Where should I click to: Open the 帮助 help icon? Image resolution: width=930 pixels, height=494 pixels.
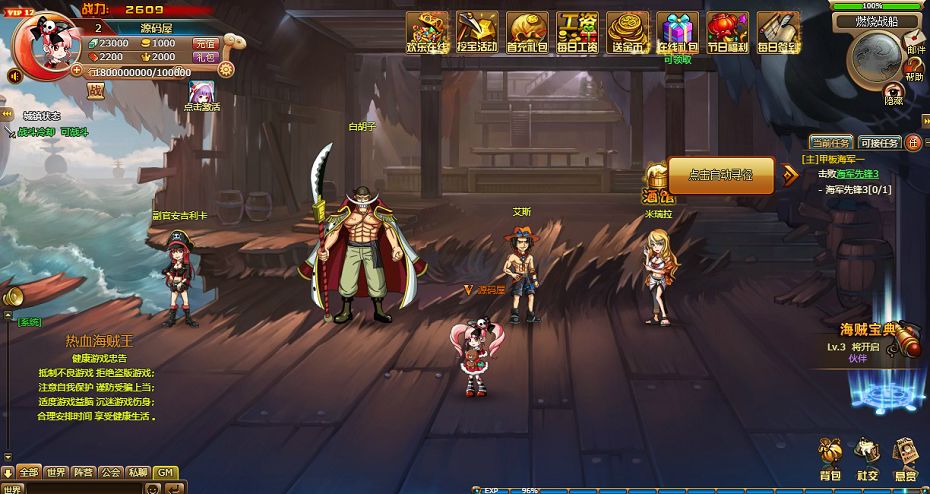coord(915,68)
